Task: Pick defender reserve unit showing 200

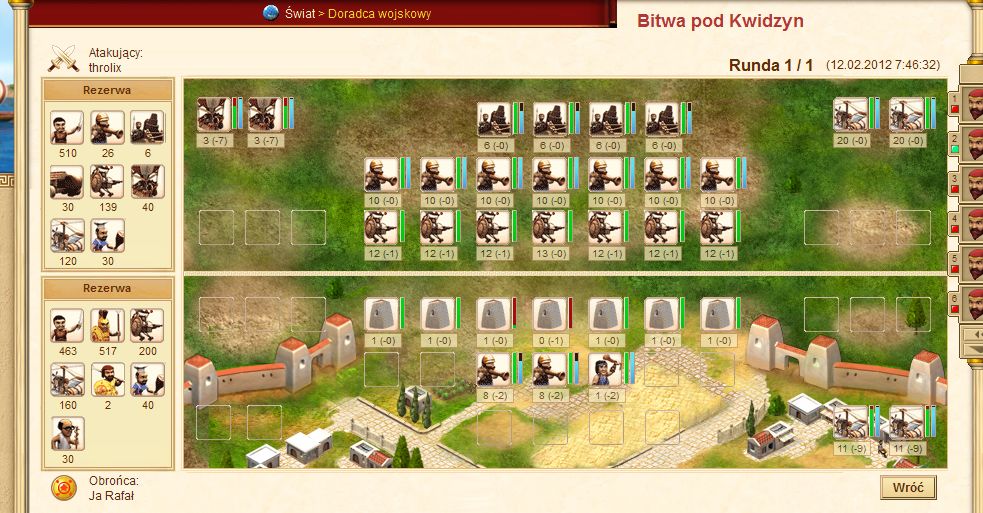Action: 147,325
